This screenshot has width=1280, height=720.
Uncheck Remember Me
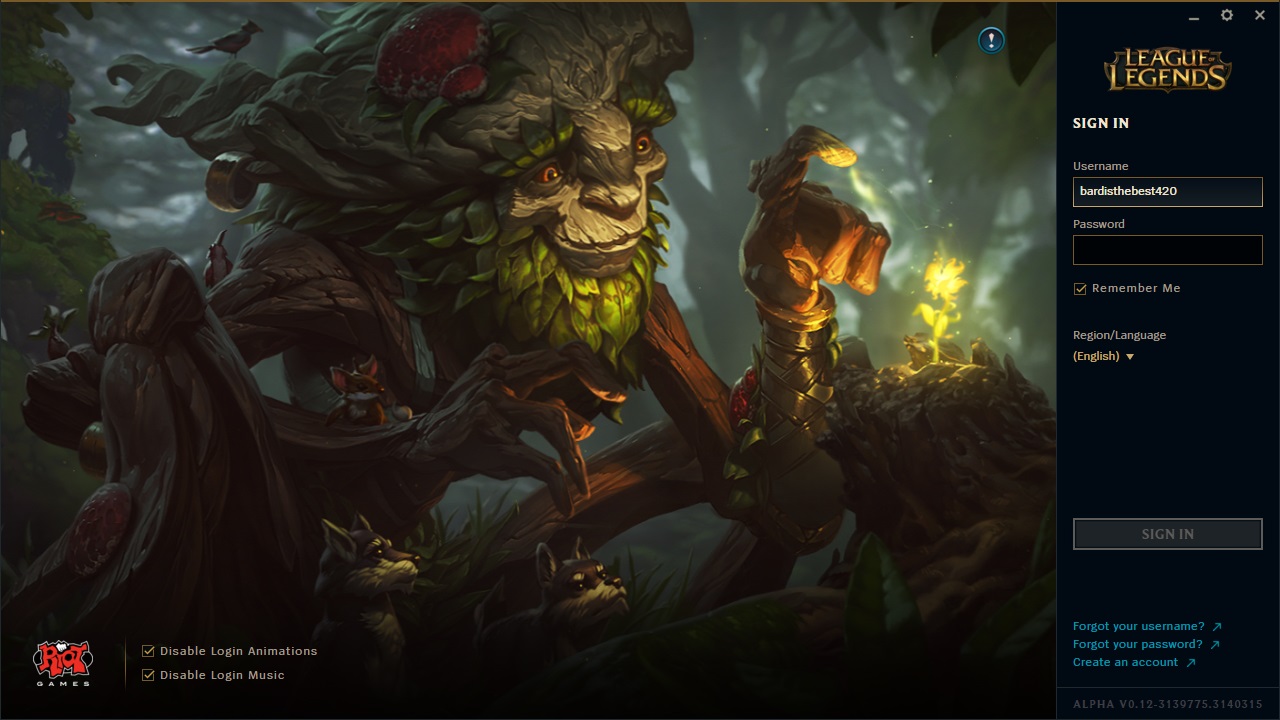coord(1080,288)
